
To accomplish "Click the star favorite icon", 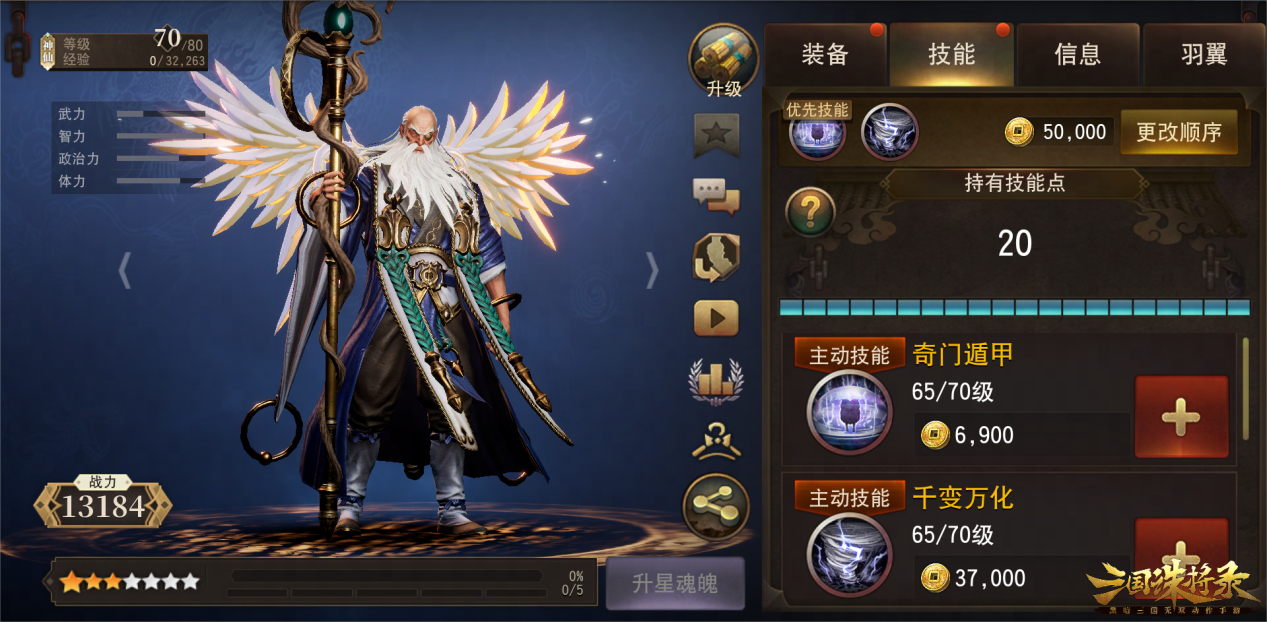I will (x=717, y=135).
